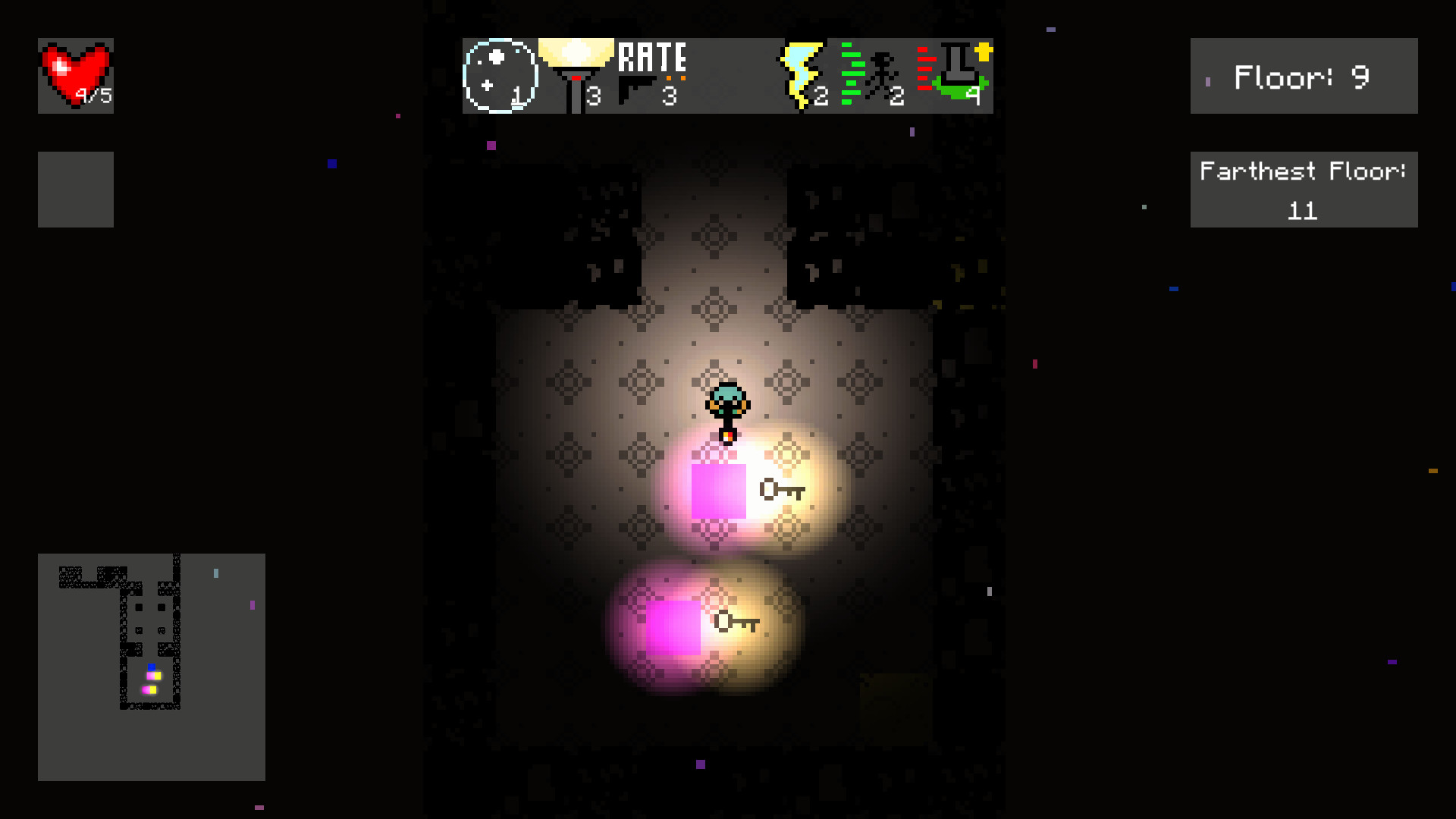Click the torch icon next to the shield
The image size is (1456, 819).
(x=578, y=72)
